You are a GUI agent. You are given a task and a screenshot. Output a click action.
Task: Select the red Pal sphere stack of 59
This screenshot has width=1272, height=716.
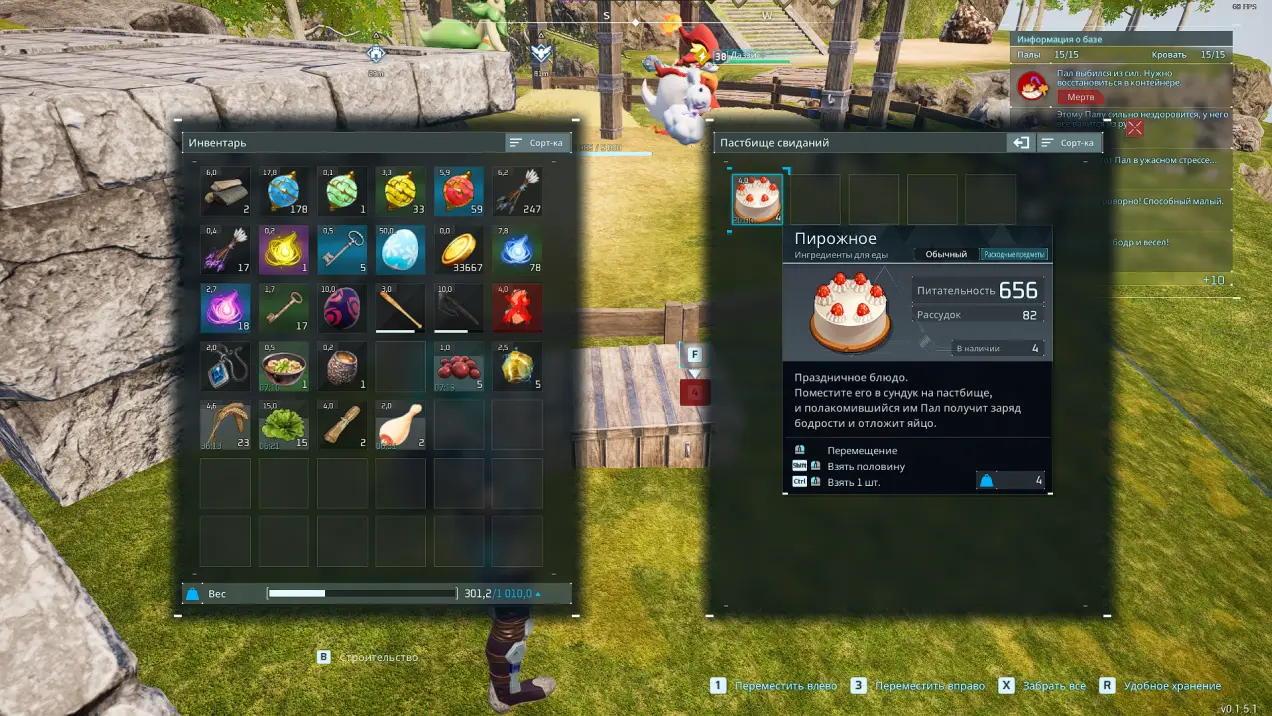[x=459, y=192]
